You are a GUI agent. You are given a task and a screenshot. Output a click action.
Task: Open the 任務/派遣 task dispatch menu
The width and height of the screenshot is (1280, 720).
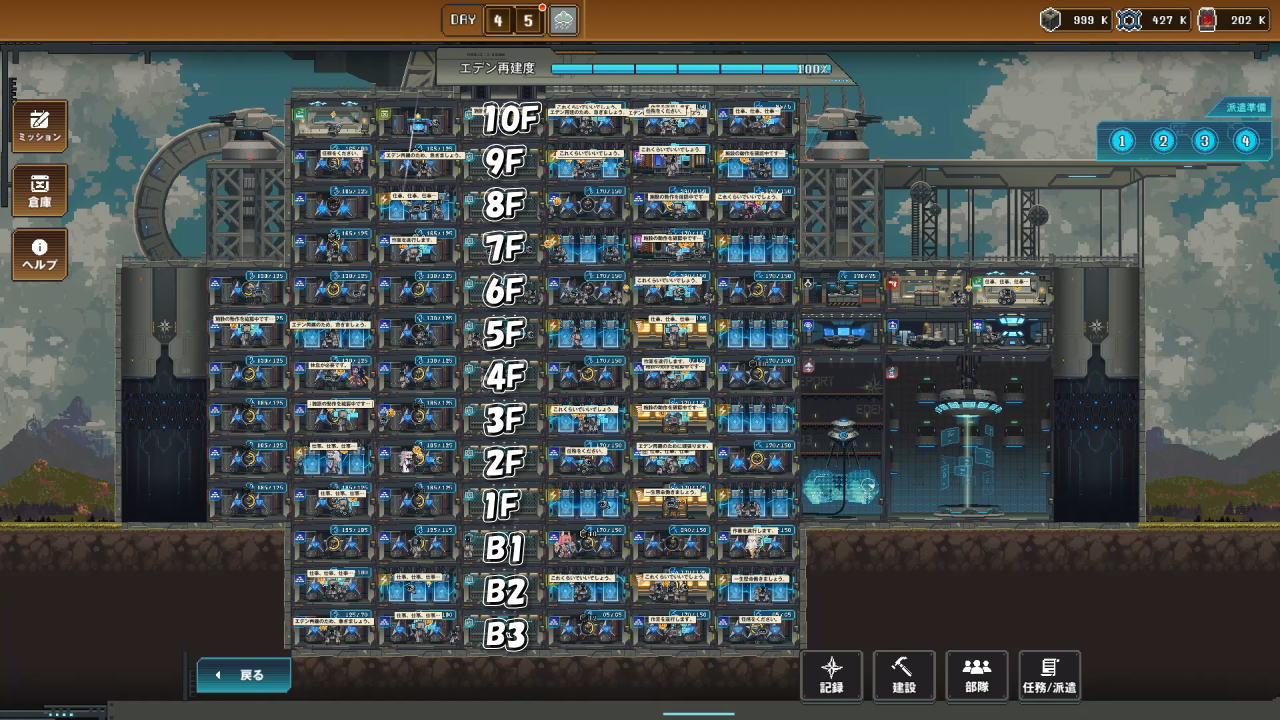[1049, 675]
